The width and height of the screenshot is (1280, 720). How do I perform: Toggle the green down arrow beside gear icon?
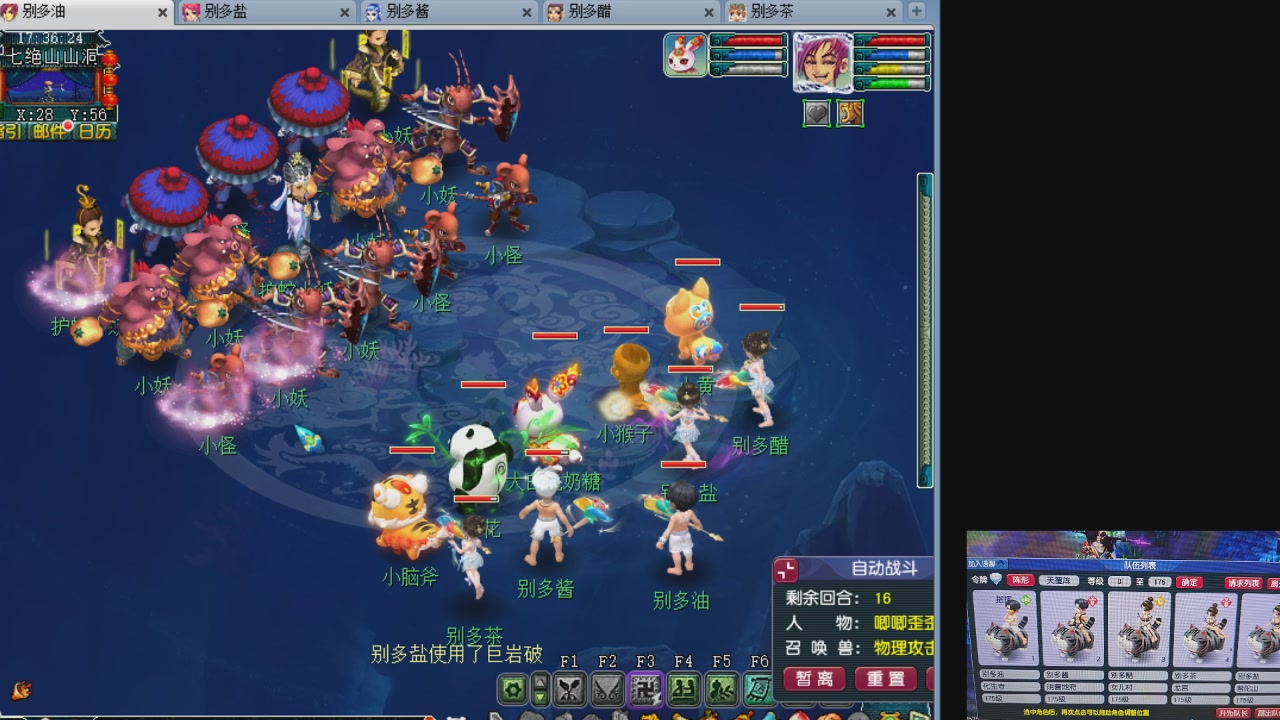coord(540,697)
